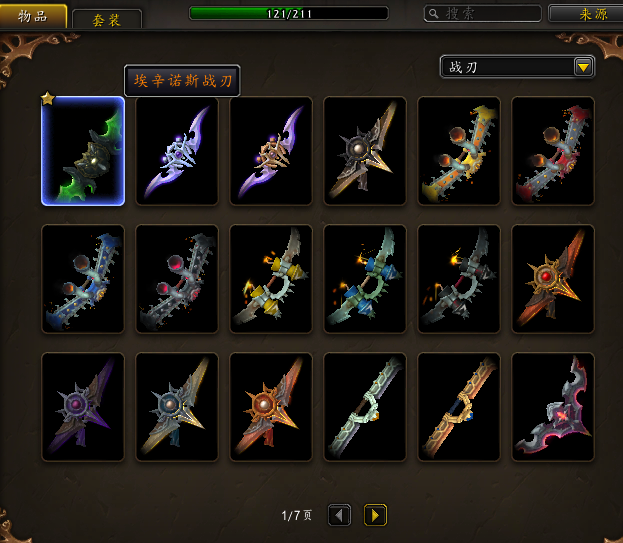
Task: Select the 物品 tab
Action: click(35, 16)
